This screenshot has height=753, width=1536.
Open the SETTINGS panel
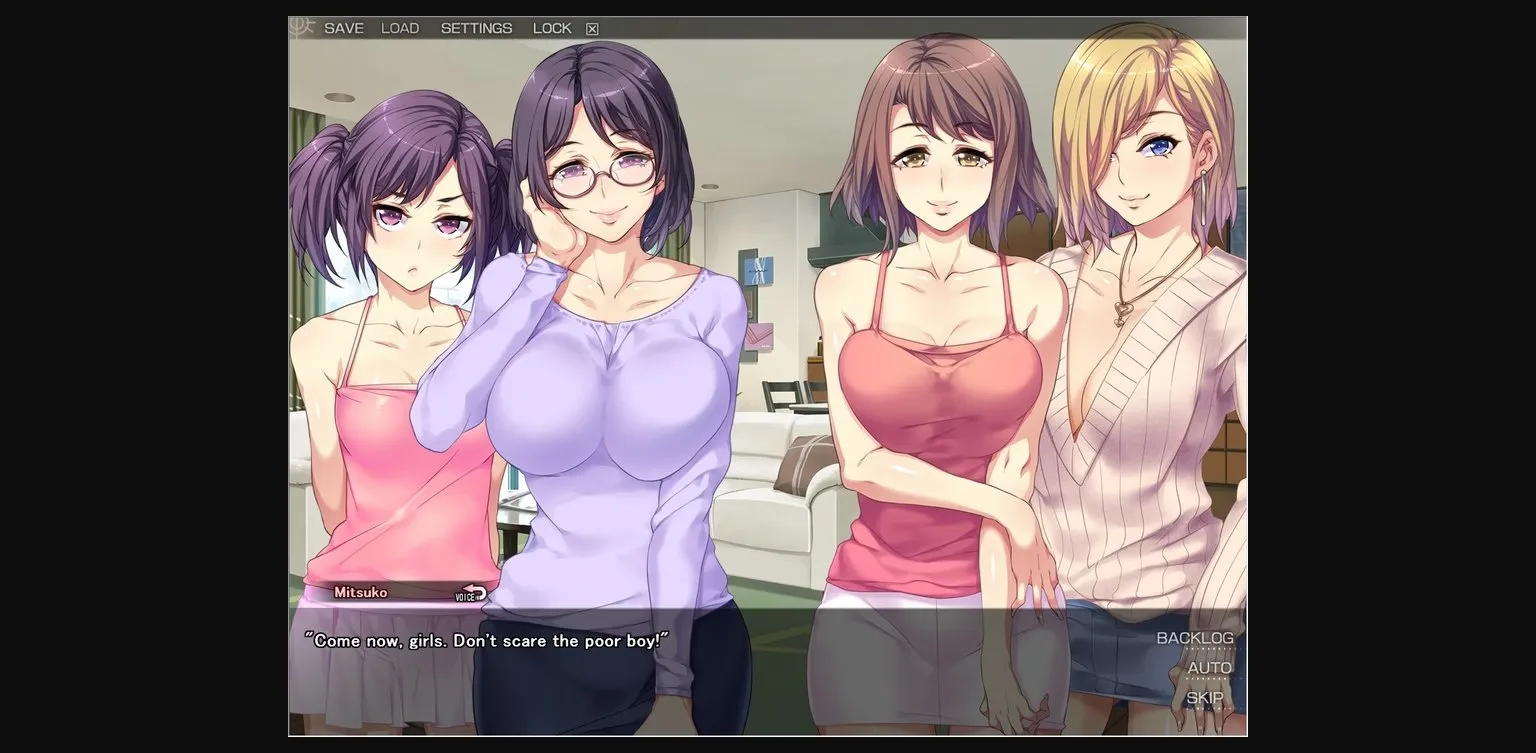pos(475,27)
